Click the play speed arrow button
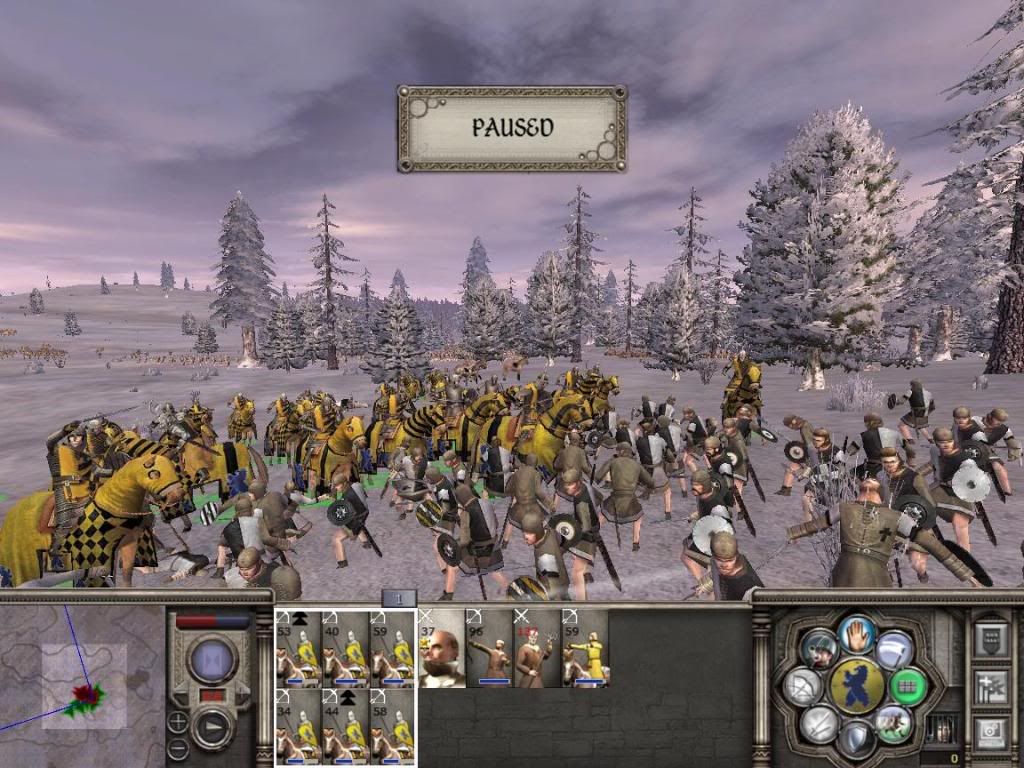 212,727
